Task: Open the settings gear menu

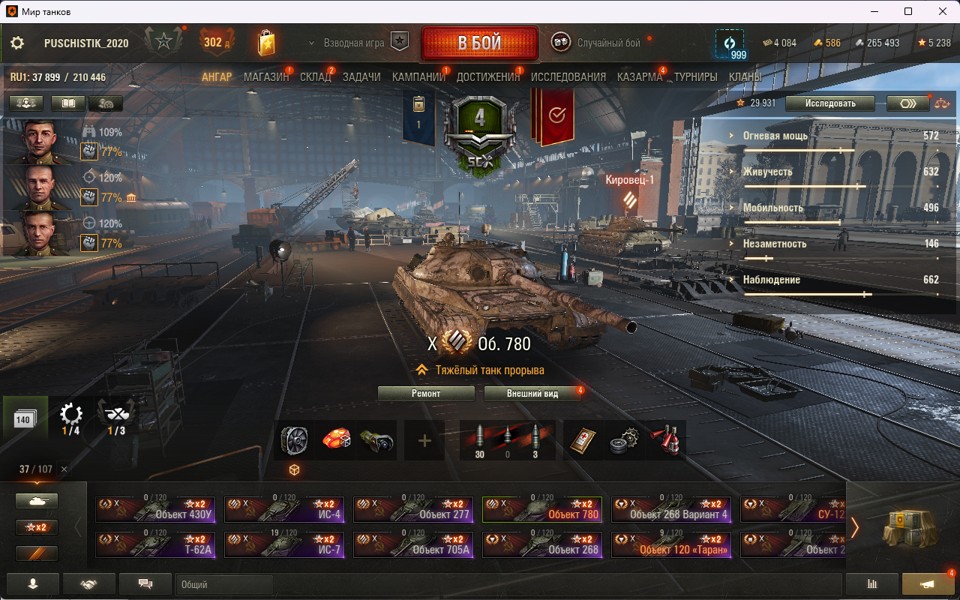Action: coord(17,43)
